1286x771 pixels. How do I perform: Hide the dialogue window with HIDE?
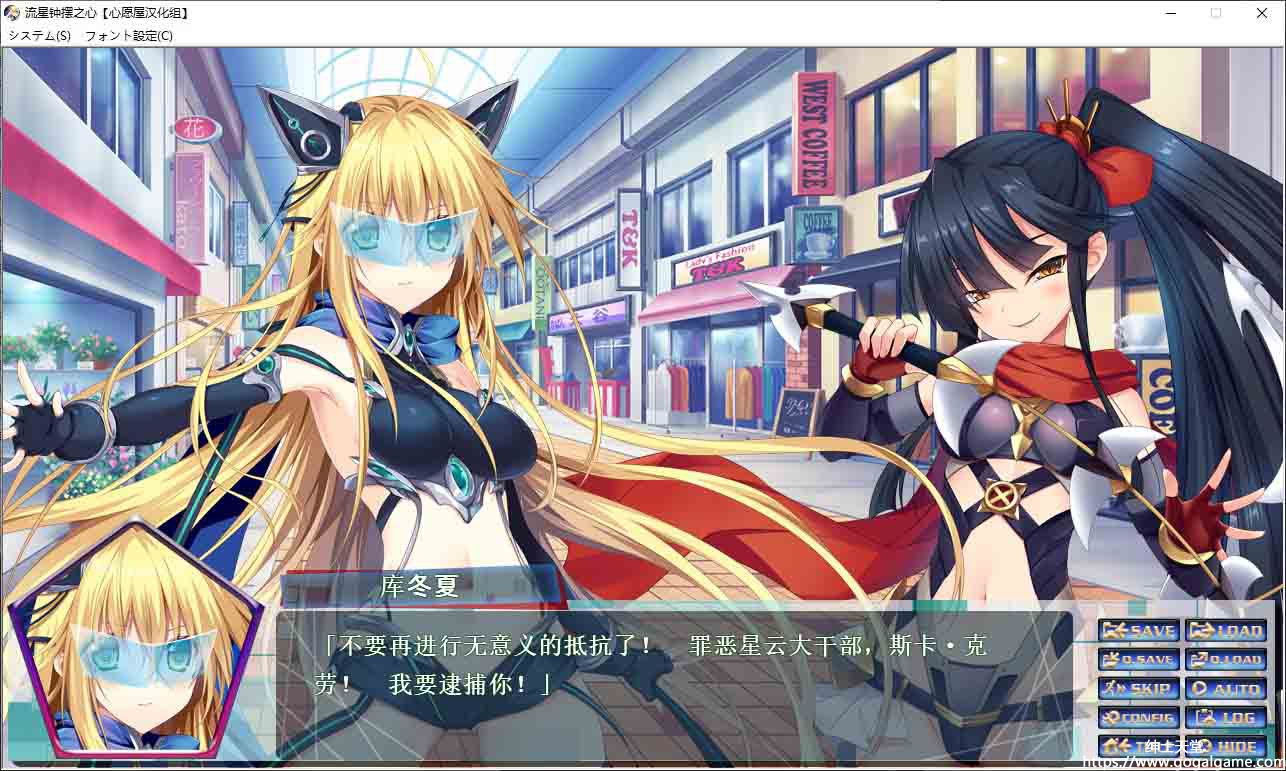point(1226,746)
